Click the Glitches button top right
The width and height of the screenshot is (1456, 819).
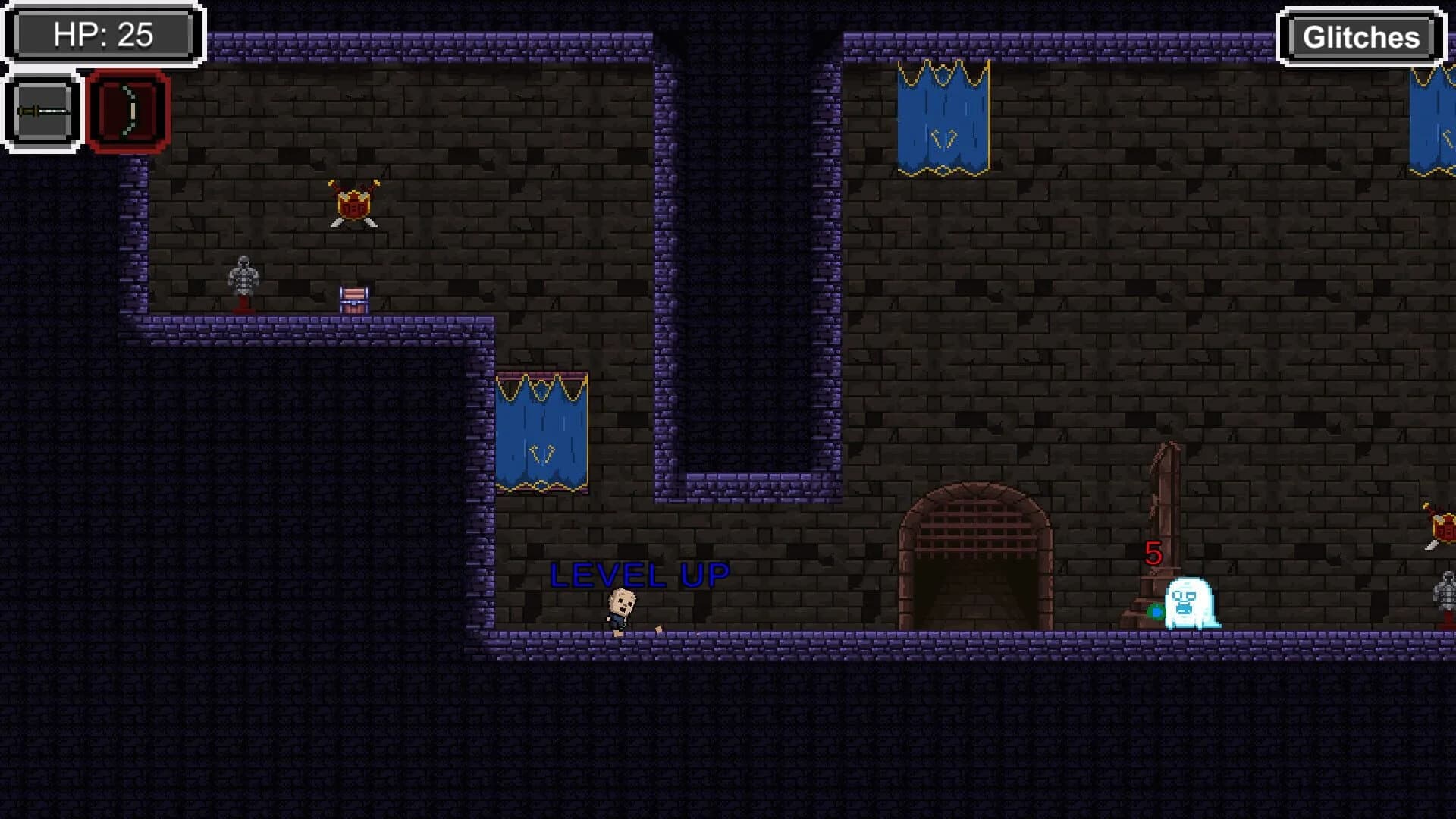point(1360,36)
